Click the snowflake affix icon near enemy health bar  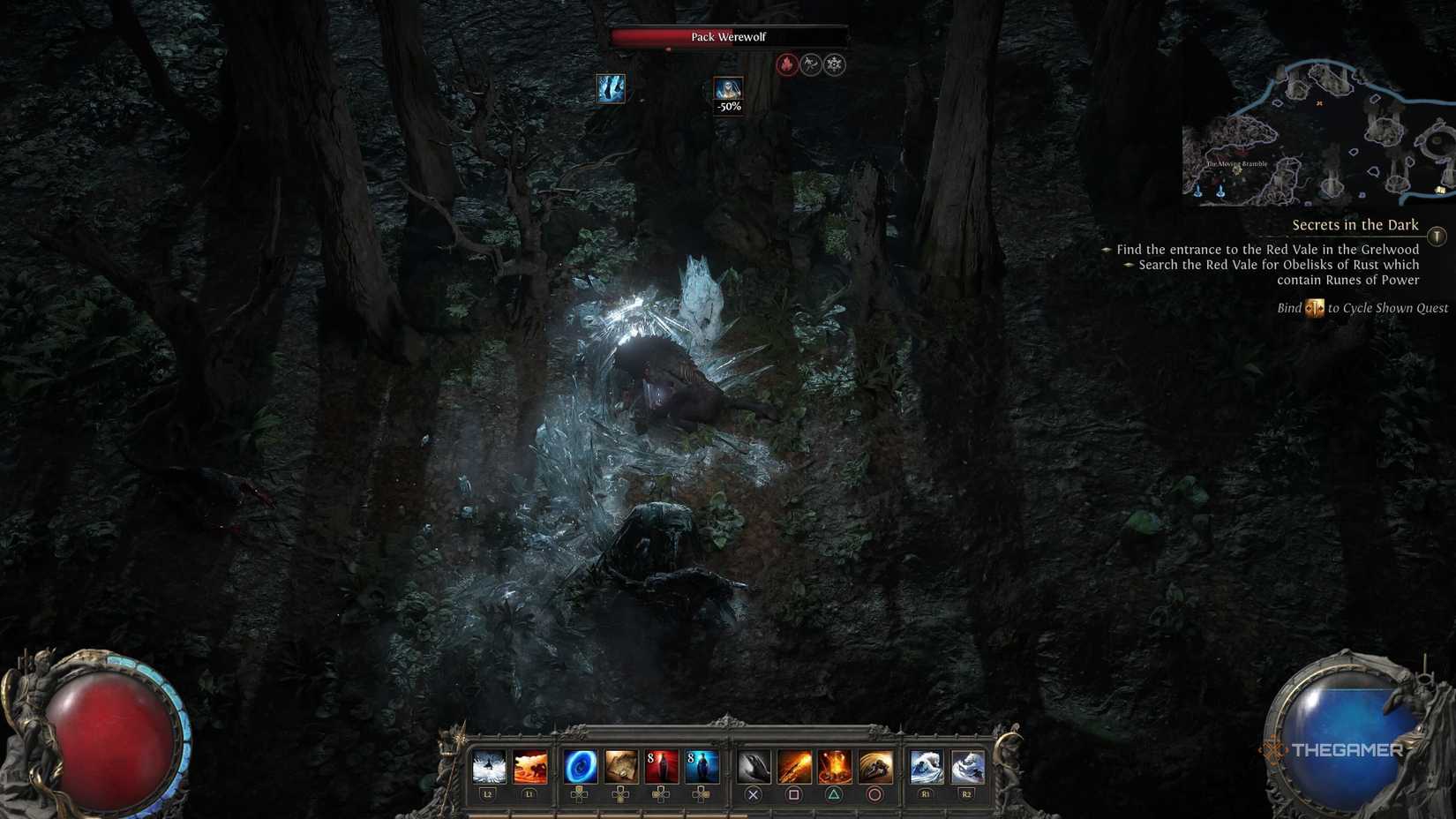[x=833, y=64]
